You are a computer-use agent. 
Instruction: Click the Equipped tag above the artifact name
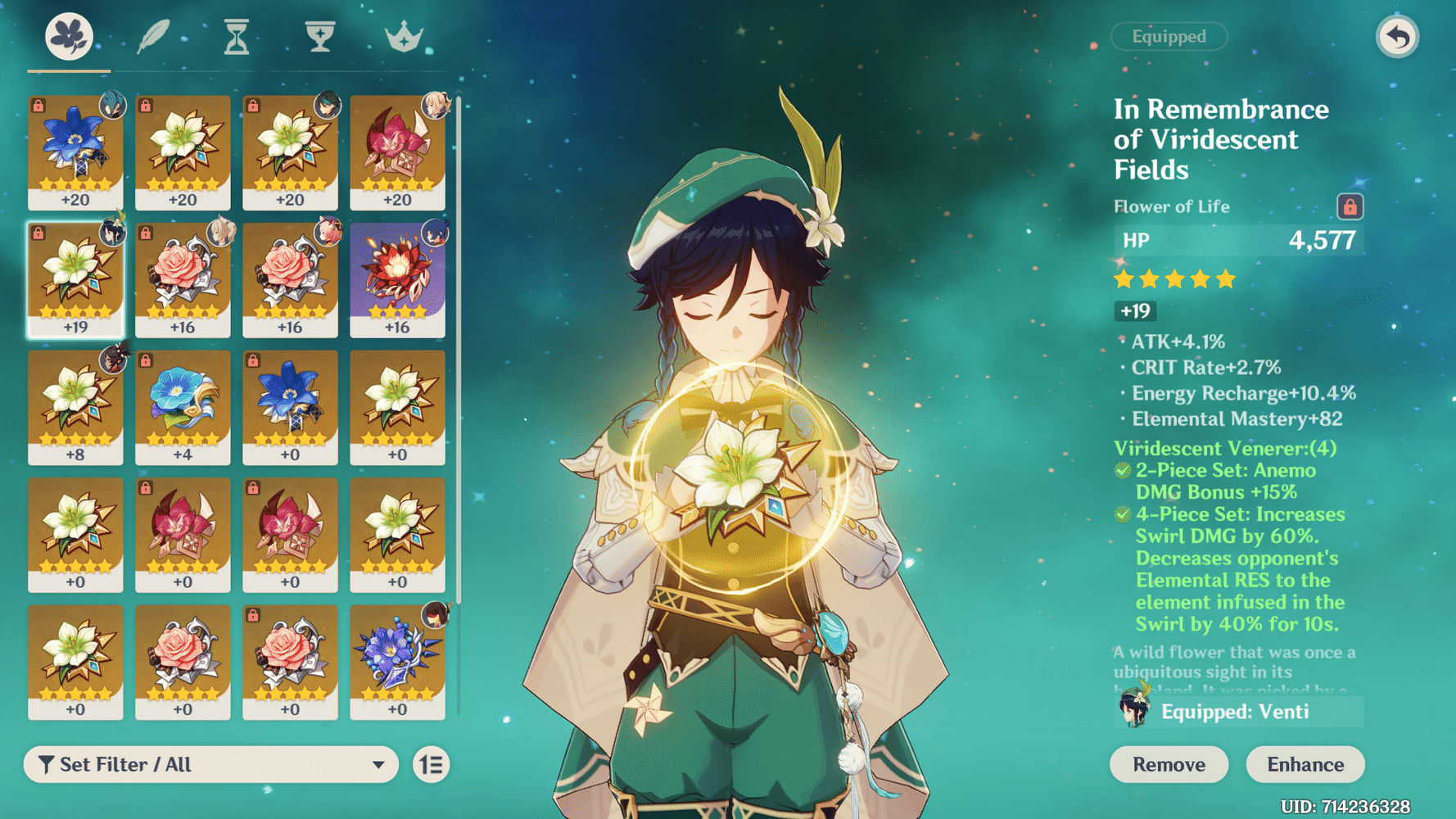pyautogui.click(x=1169, y=36)
